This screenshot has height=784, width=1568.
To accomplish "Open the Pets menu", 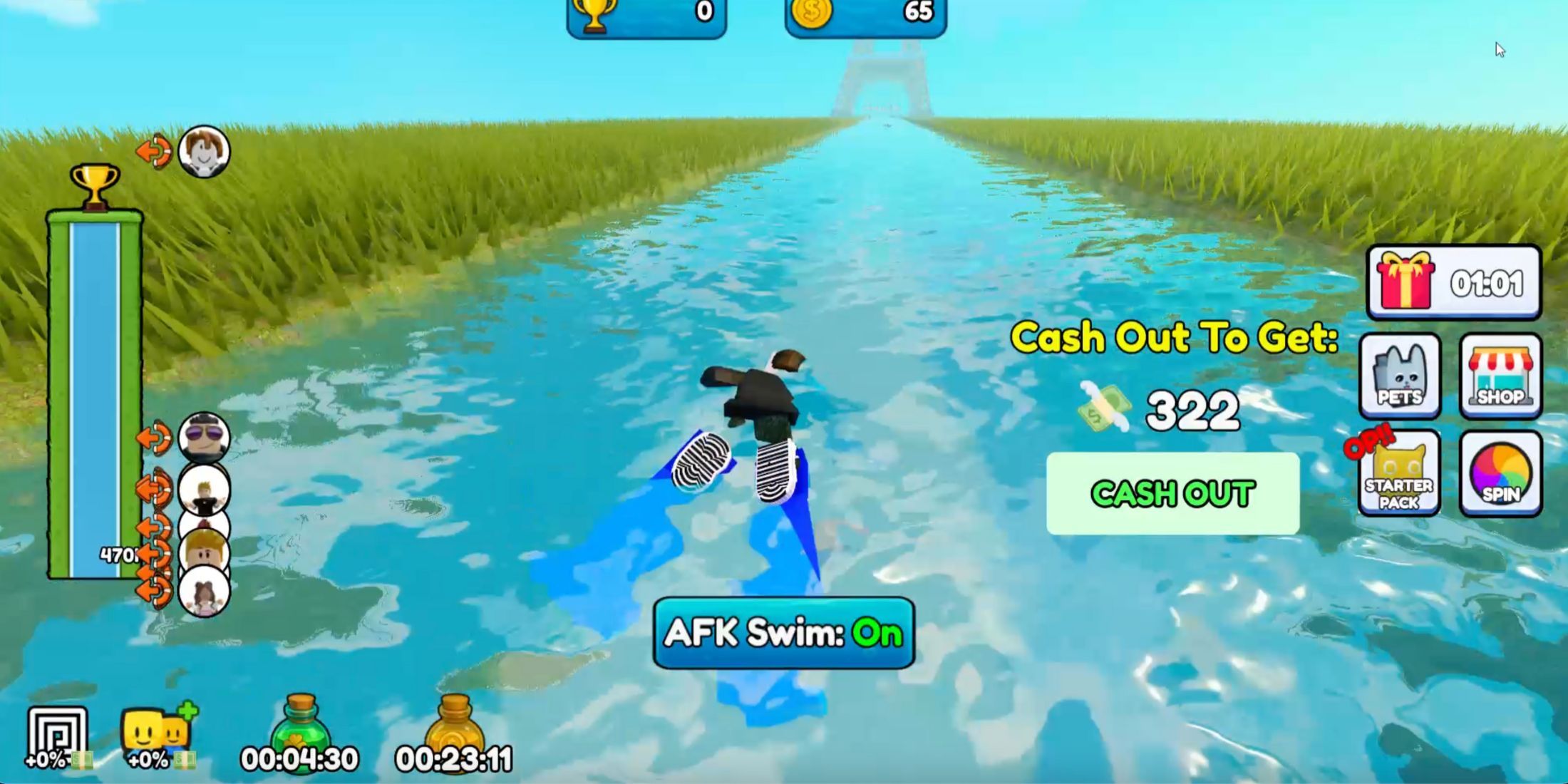I will 1399,378.
